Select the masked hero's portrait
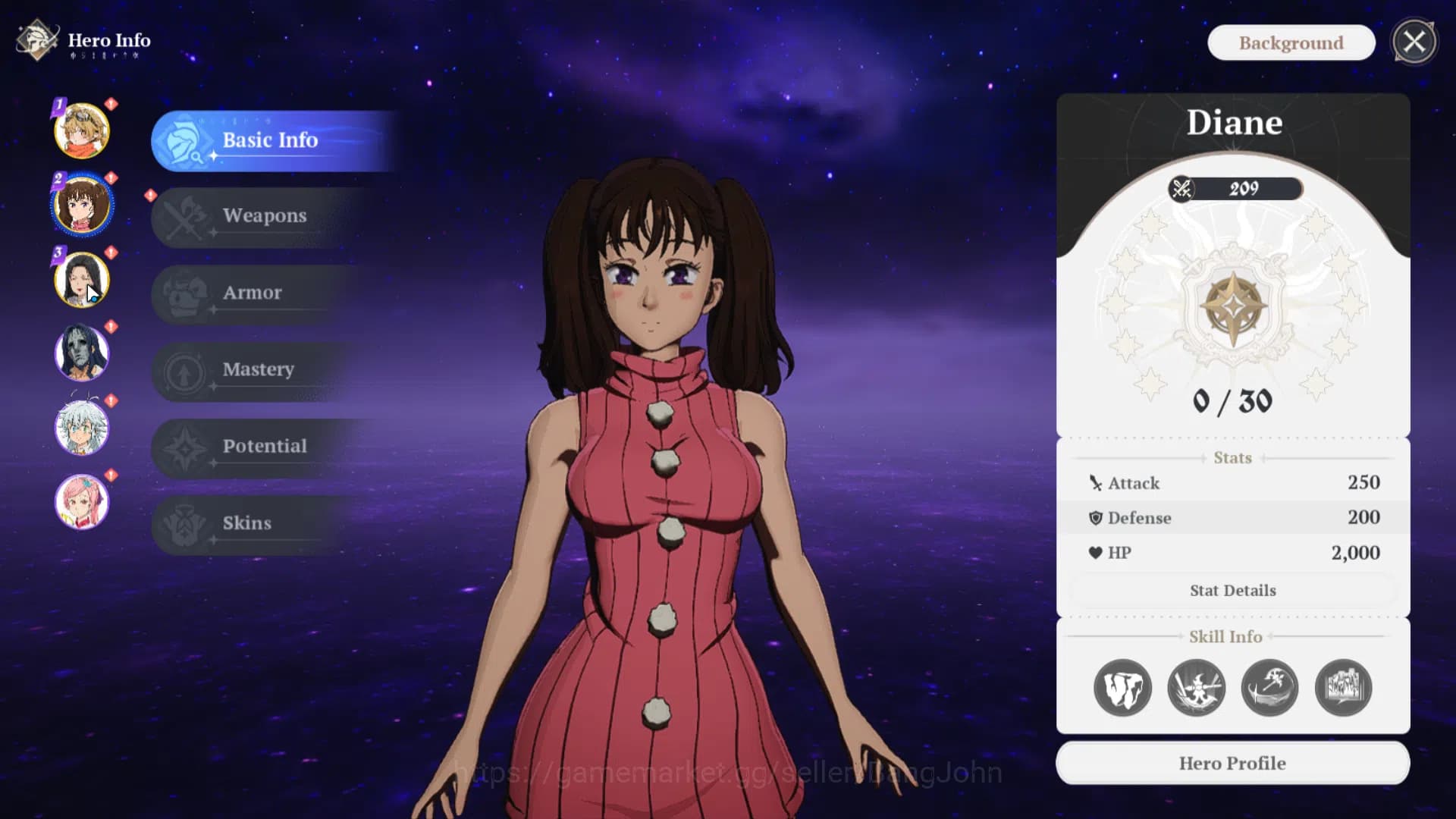 83,353
